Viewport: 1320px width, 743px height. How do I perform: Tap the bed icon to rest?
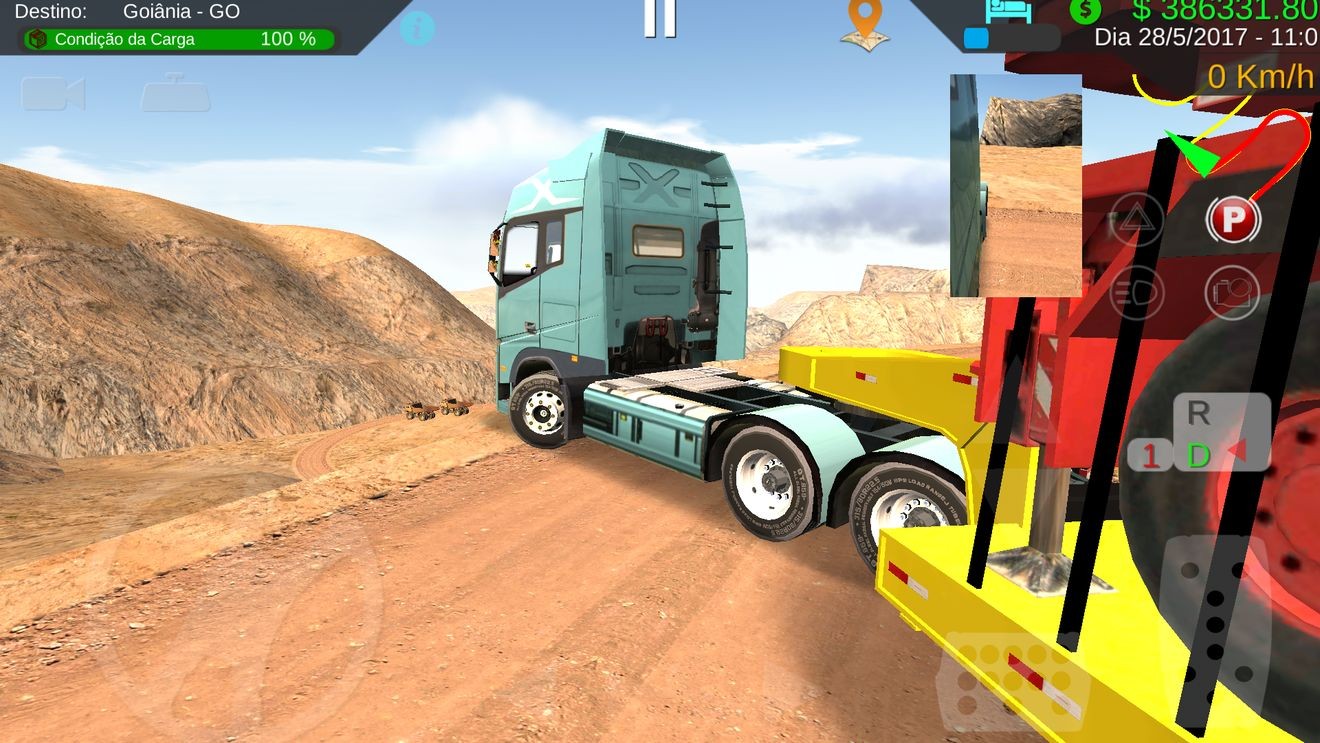click(1008, 12)
